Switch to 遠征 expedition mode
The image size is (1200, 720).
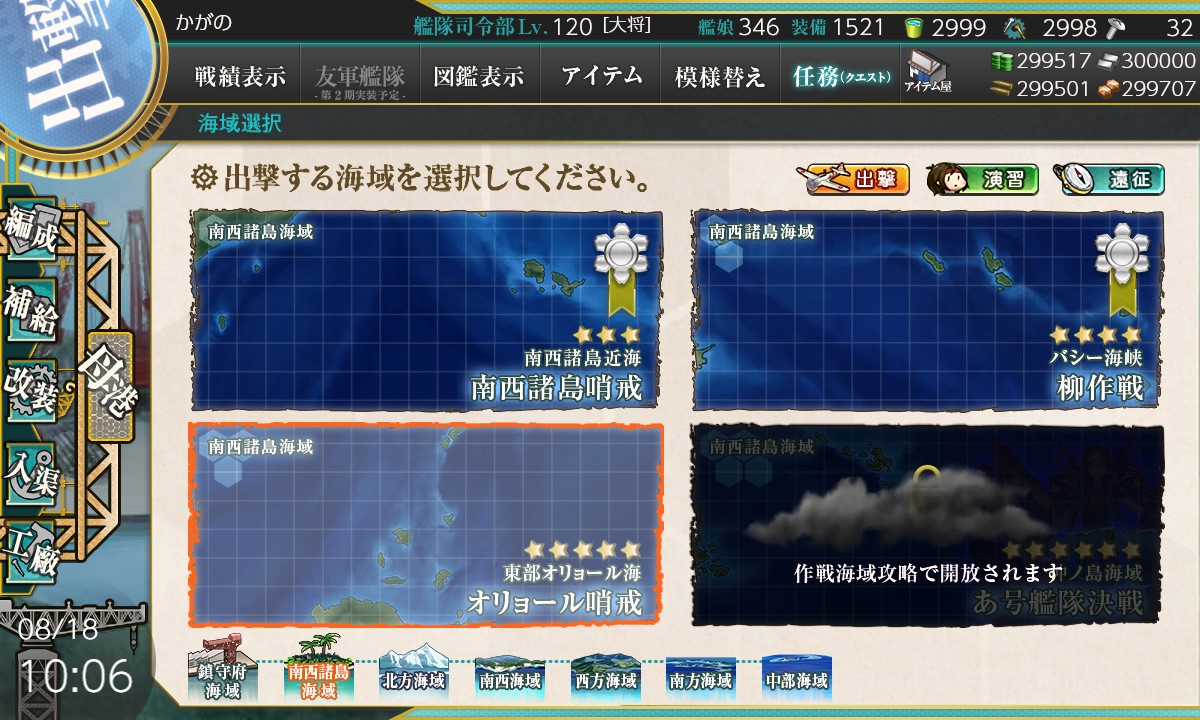coord(1109,180)
